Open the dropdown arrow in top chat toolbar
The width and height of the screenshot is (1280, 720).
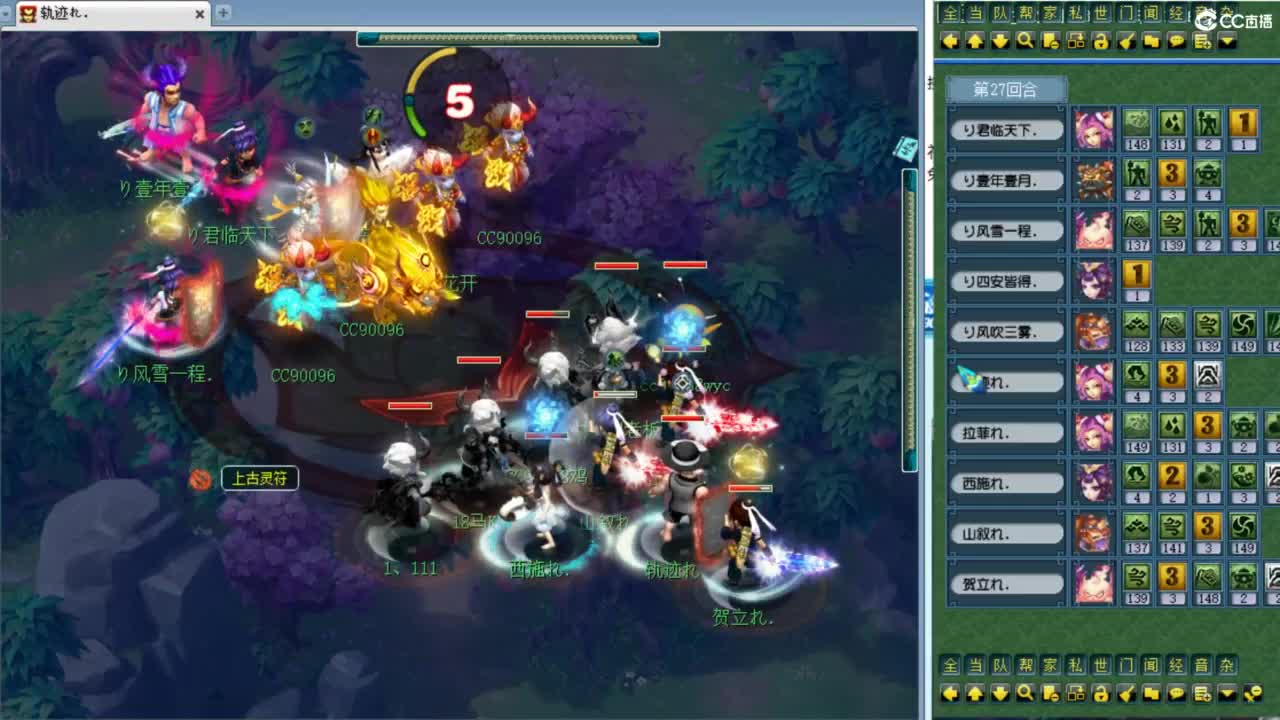[1227, 41]
